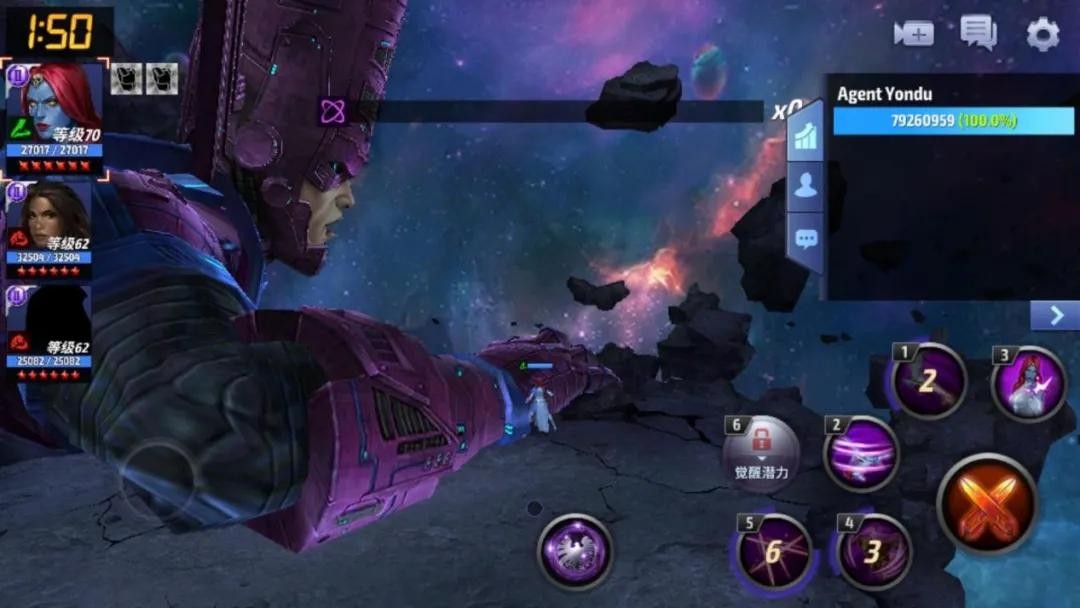This screenshot has width=1080, height=608.
Task: Use skill 4 on cooldown
Action: click(873, 551)
